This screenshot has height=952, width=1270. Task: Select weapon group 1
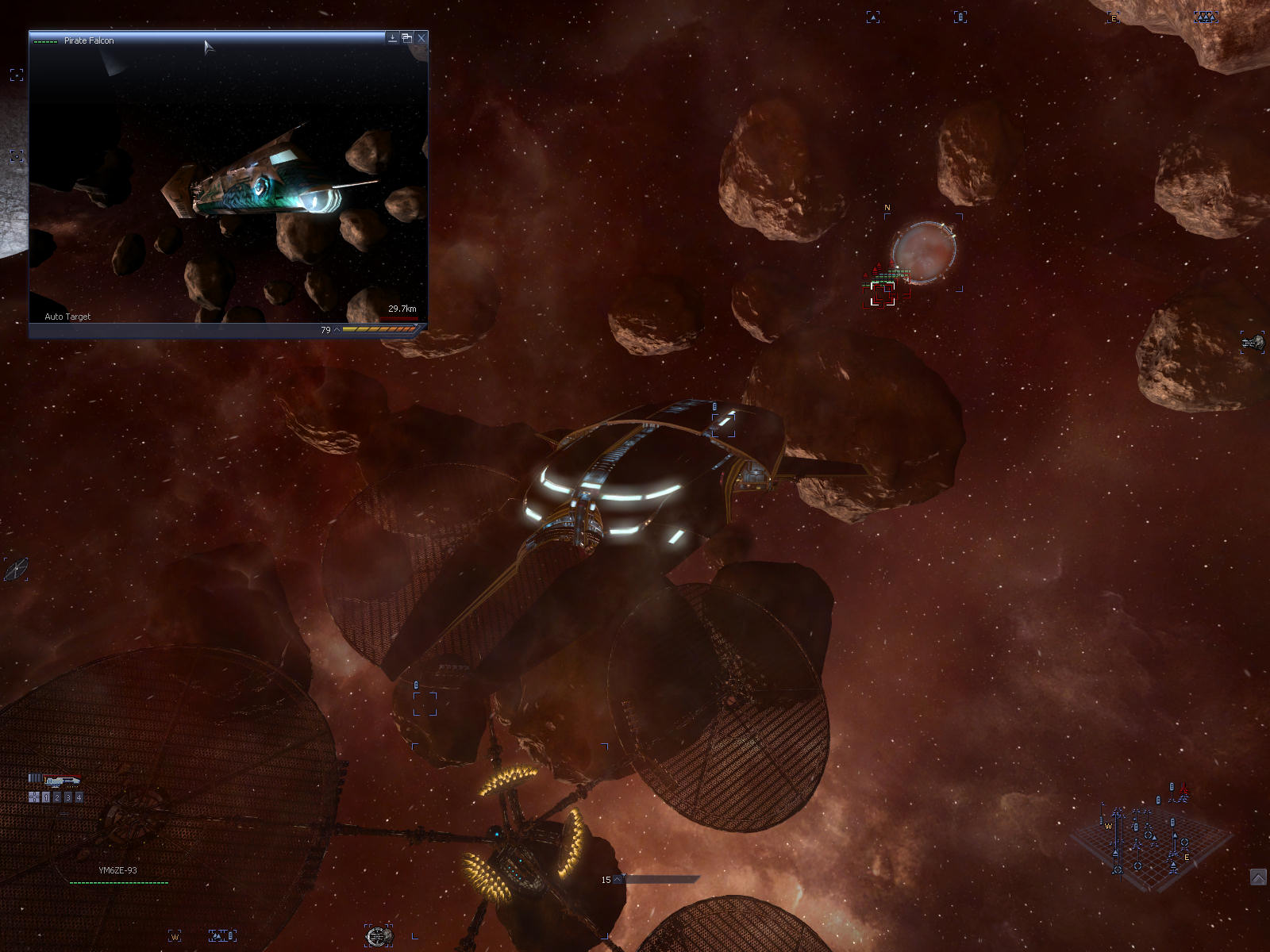(46, 797)
